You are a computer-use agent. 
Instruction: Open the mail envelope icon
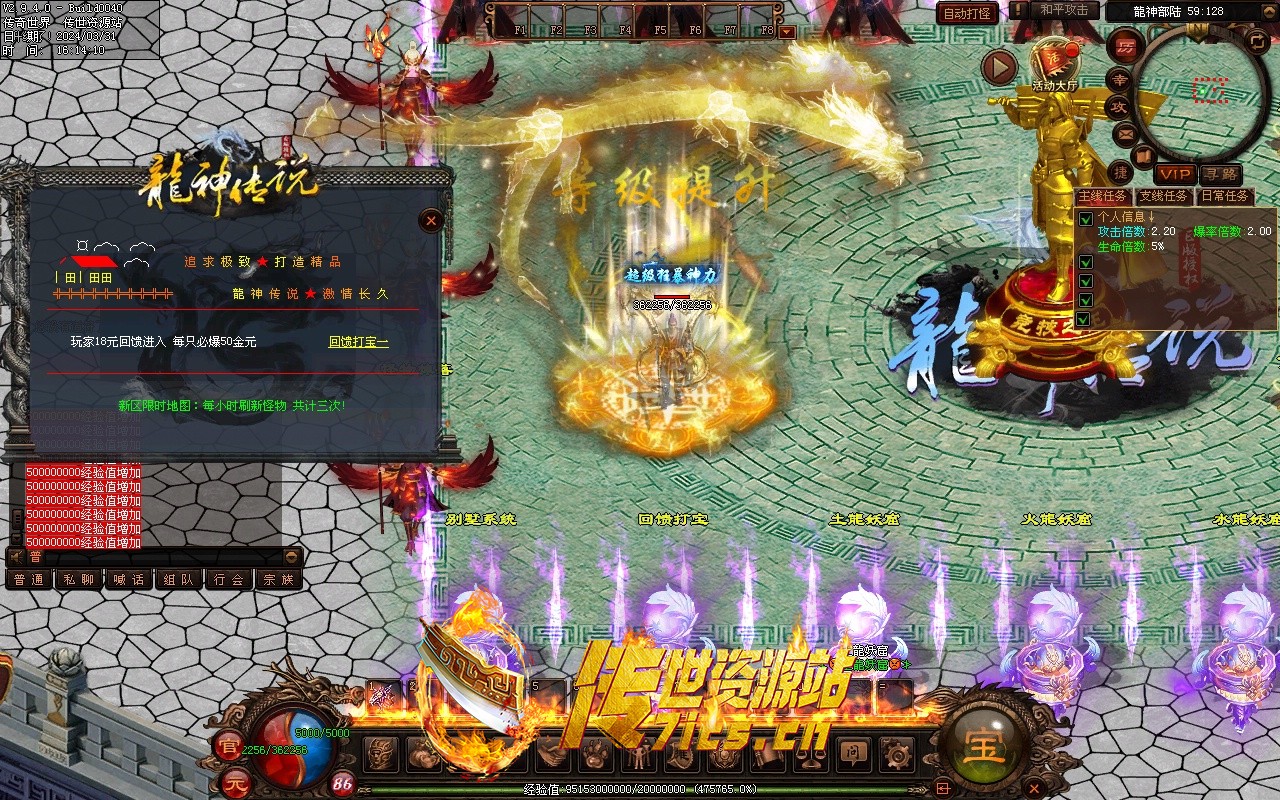click(1125, 132)
